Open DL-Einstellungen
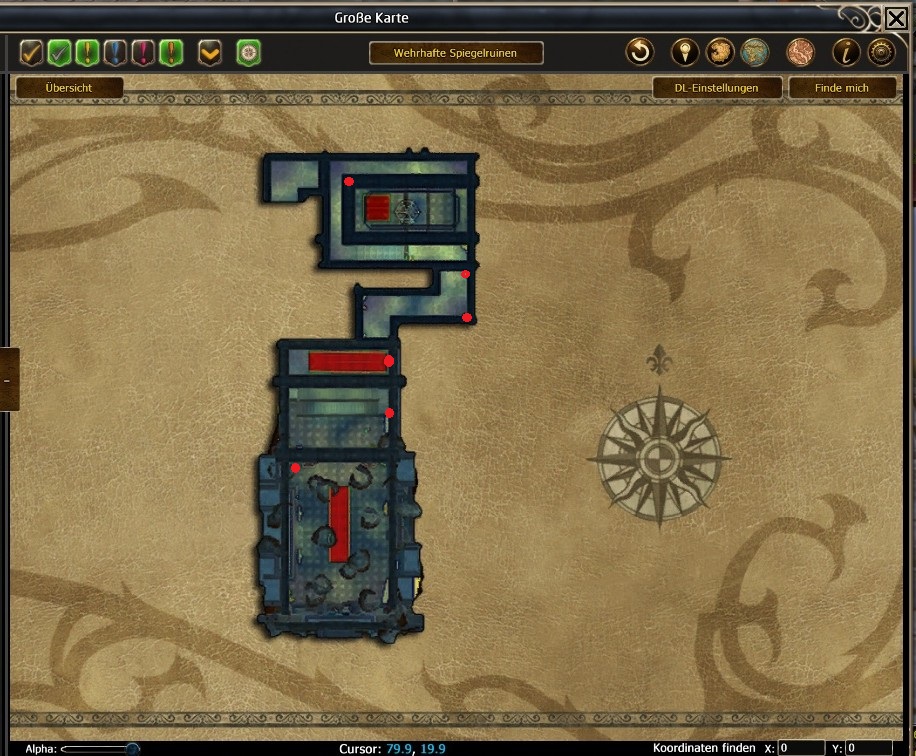The width and height of the screenshot is (916, 756). click(716, 88)
